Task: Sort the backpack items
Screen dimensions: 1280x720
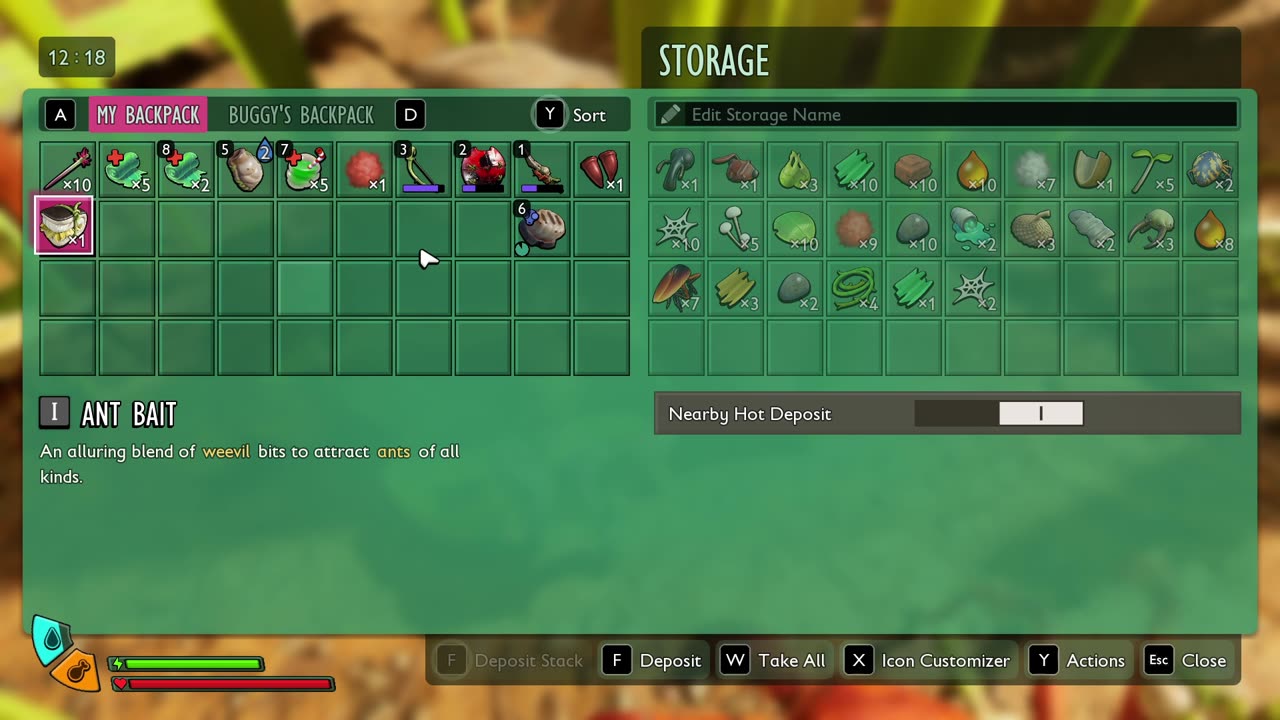Action: tap(574, 115)
